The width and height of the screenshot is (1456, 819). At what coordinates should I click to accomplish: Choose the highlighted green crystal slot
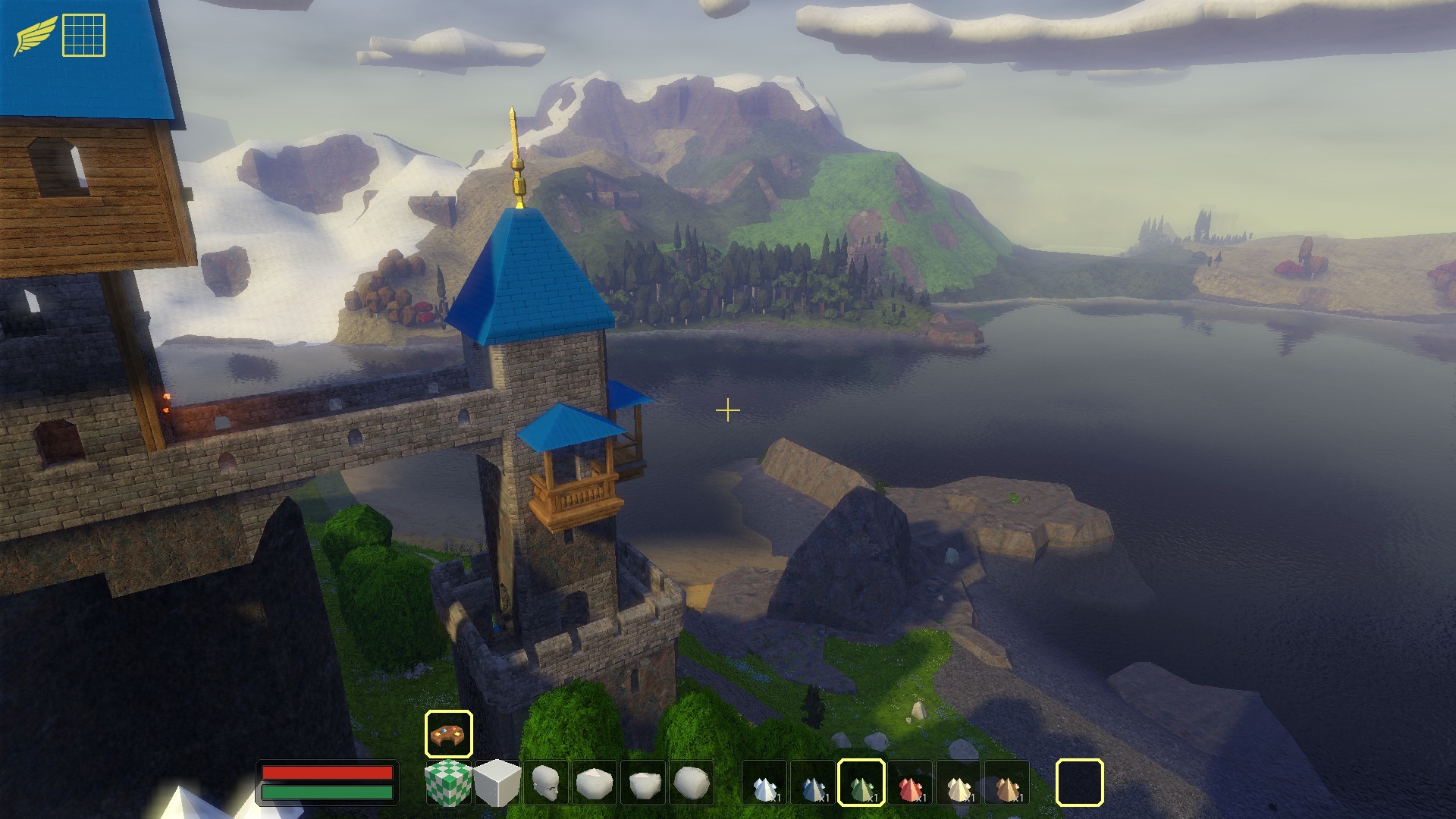click(861, 783)
